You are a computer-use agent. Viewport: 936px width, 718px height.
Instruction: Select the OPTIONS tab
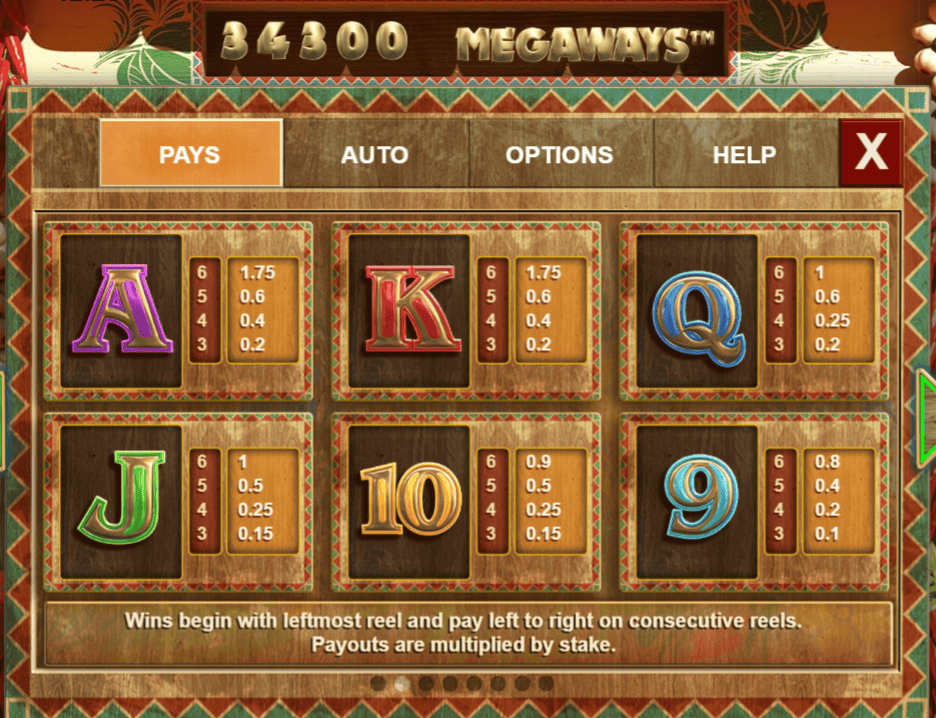point(559,154)
